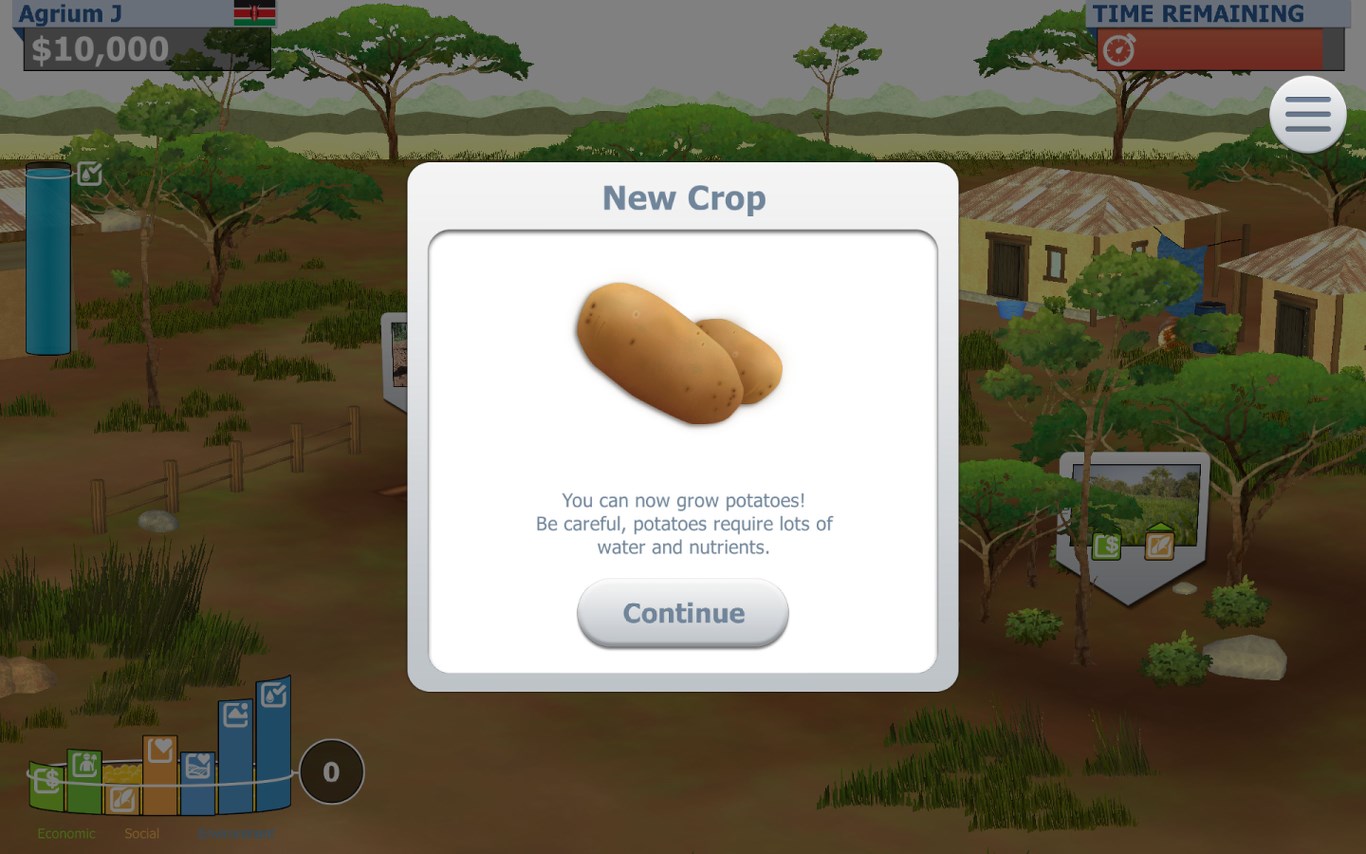Select the dollar sign icon on the field plot

1107,545
